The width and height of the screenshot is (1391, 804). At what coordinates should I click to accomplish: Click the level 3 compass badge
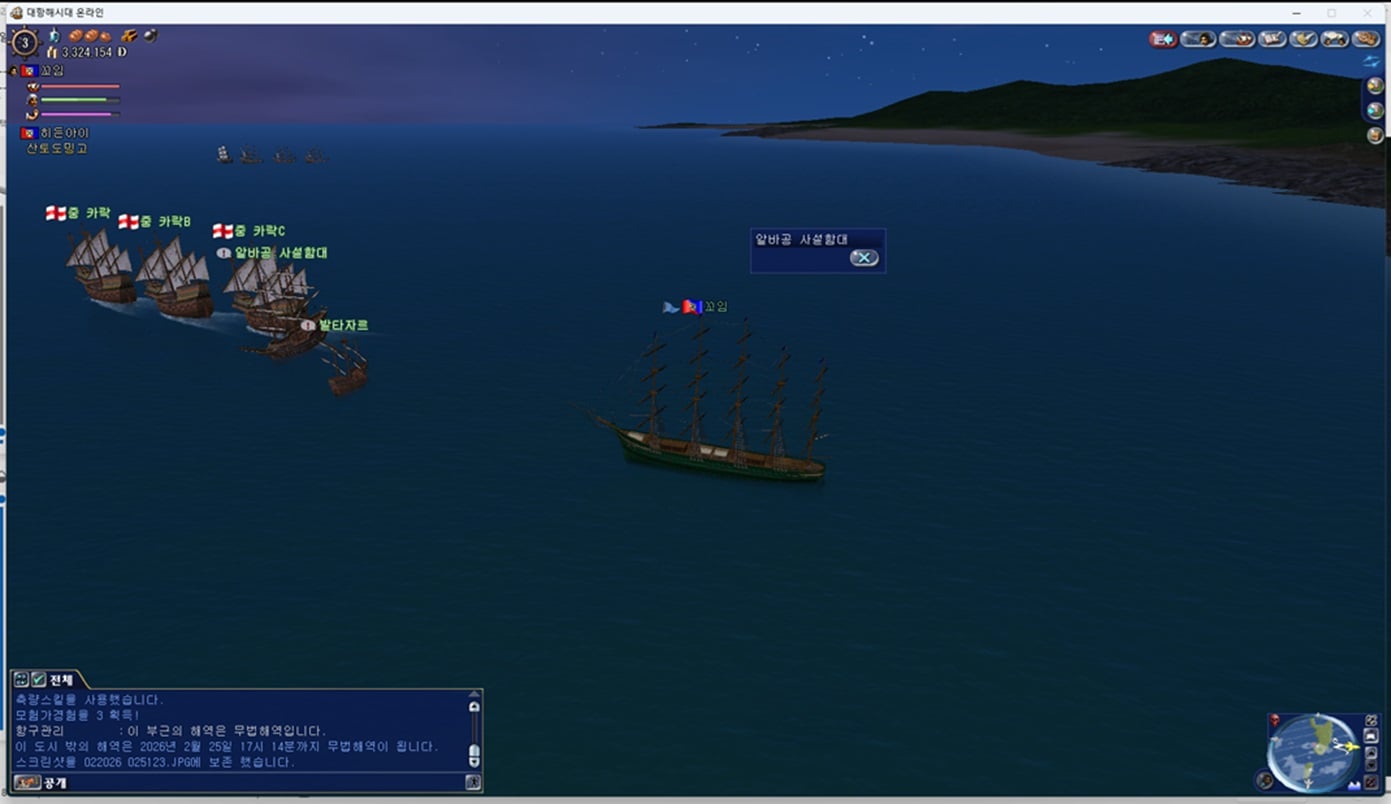tap(24, 43)
